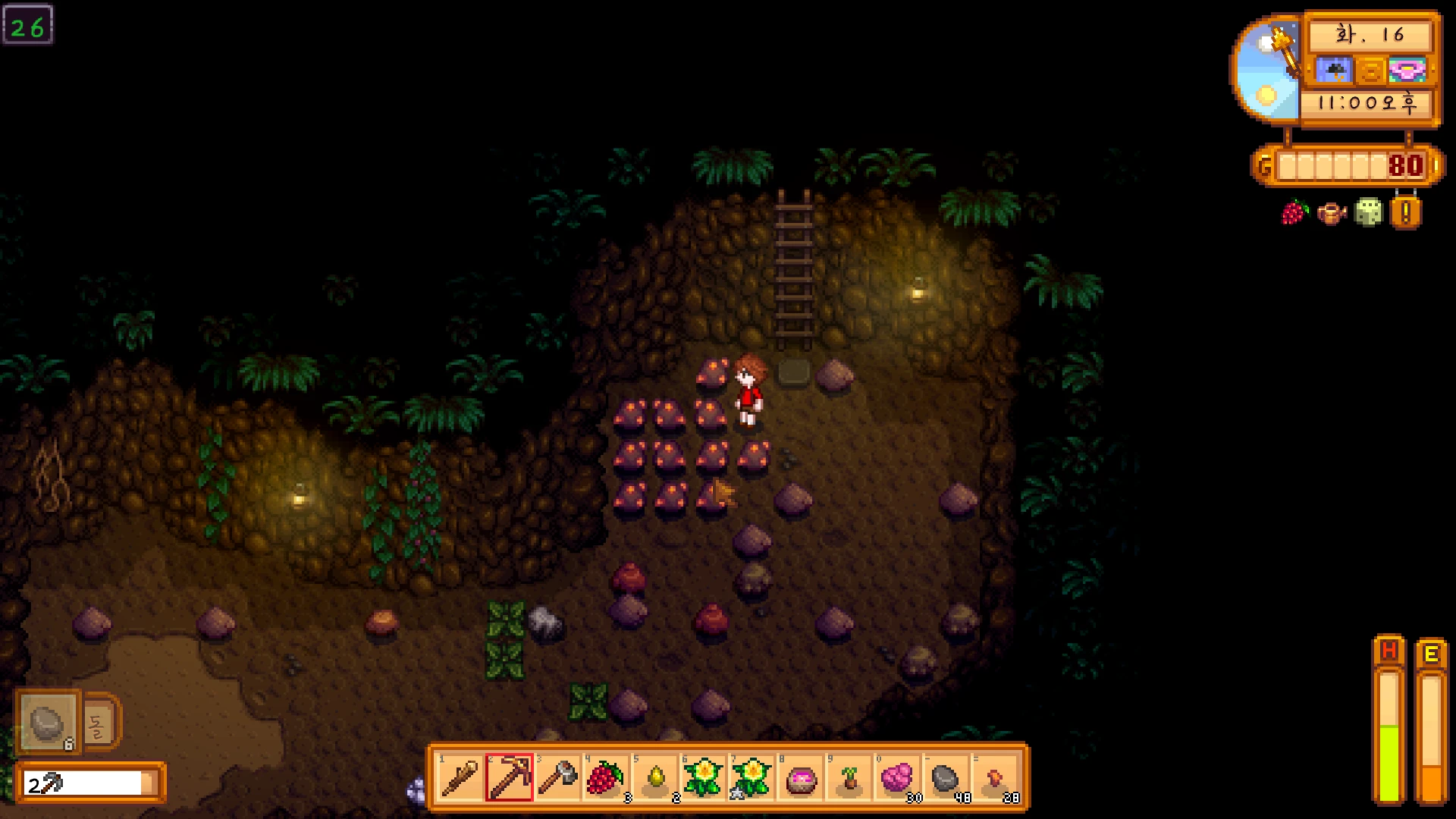Viewport: 1456px width, 819px height.
Task: Choose the axe hotbar slot
Action: pyautogui.click(x=557, y=778)
